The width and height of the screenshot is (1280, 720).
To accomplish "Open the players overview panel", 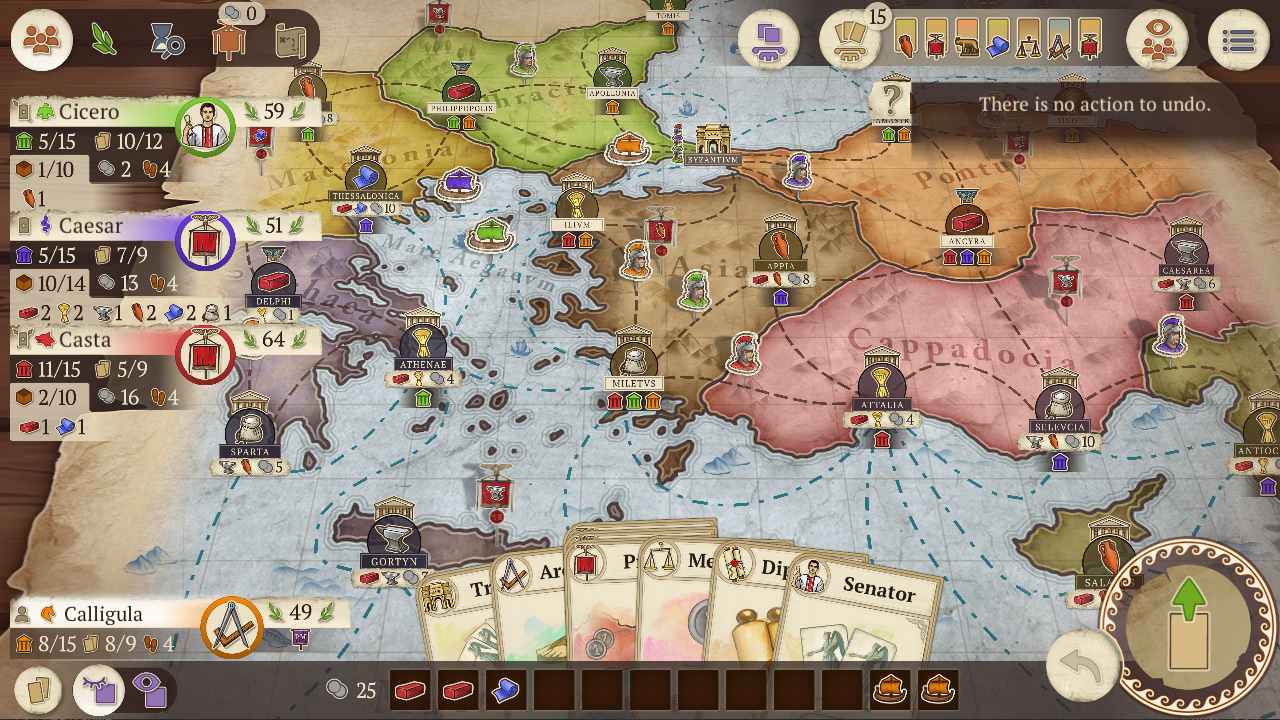I will [x=41, y=40].
